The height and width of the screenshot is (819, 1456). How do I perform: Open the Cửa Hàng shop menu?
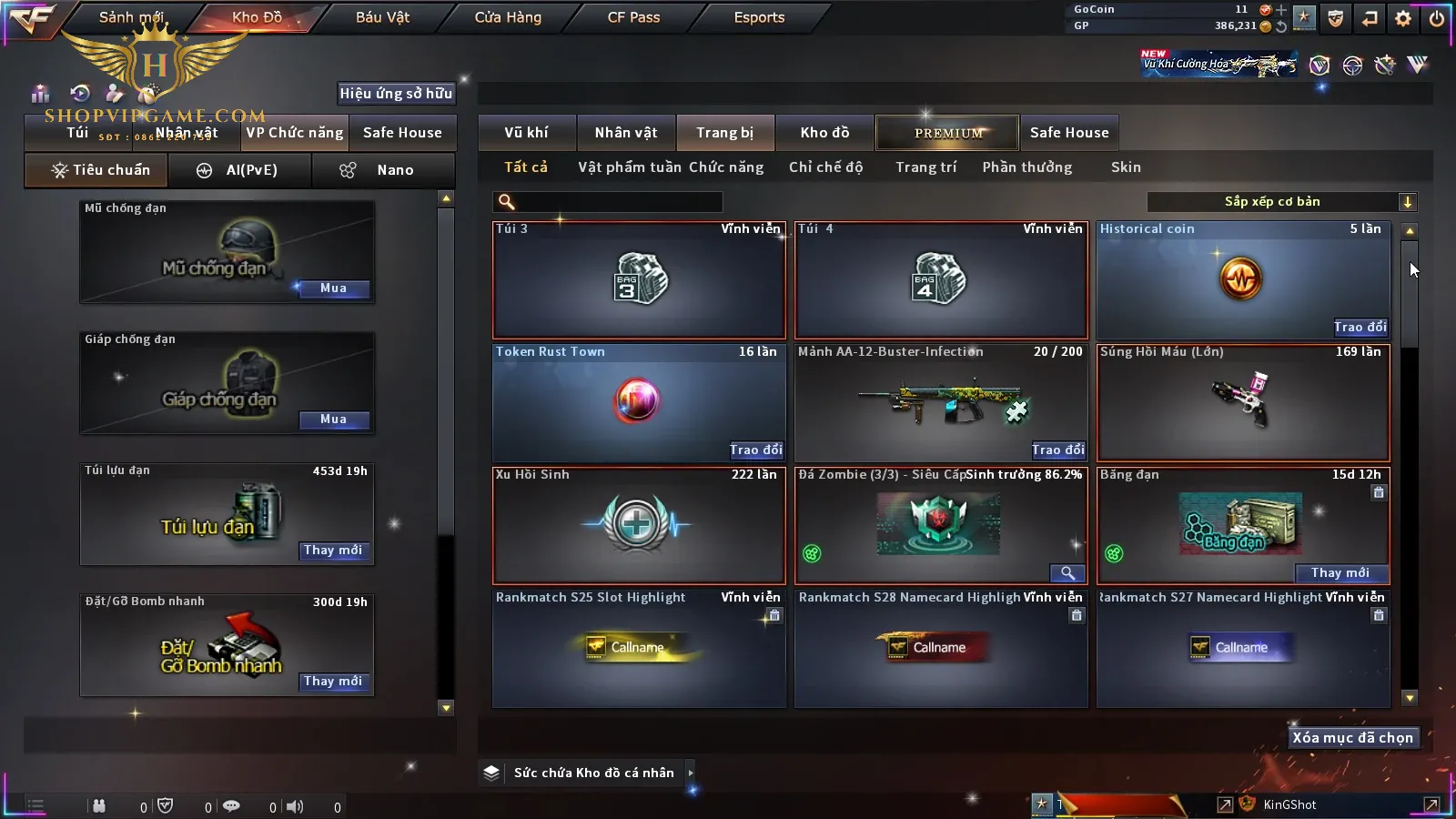(x=508, y=17)
